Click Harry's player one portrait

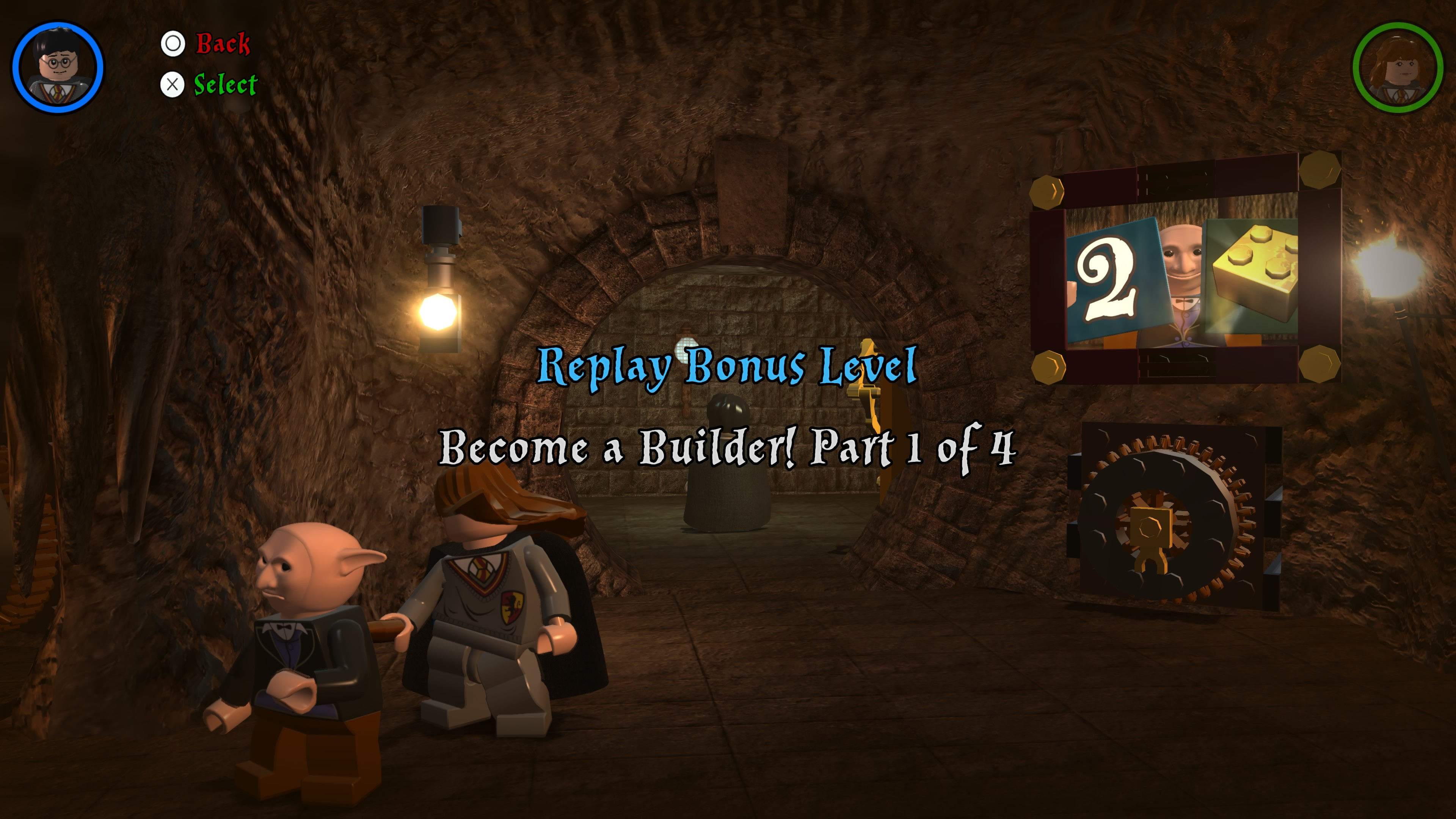point(58,67)
